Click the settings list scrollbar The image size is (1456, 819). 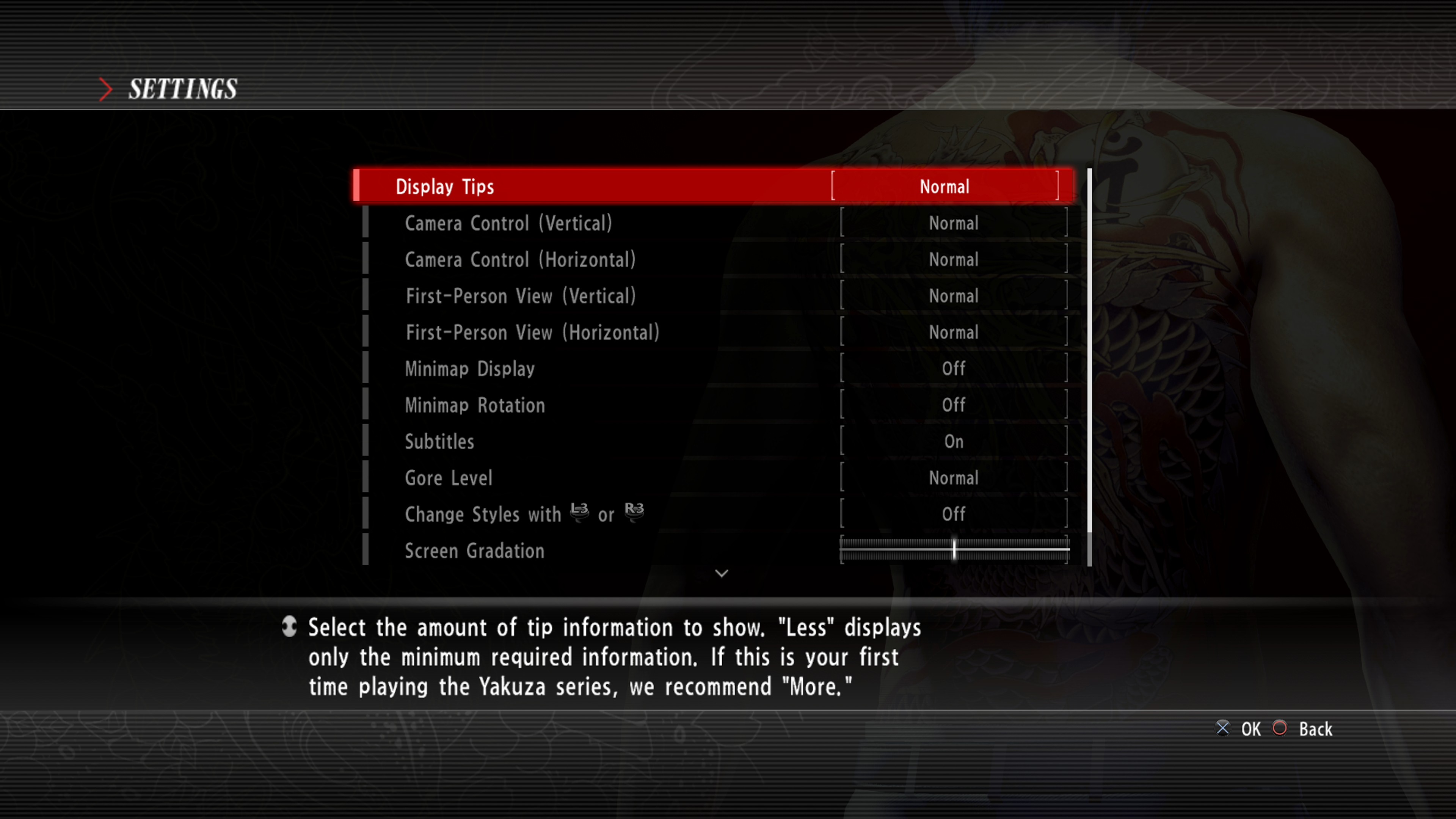click(x=1089, y=350)
